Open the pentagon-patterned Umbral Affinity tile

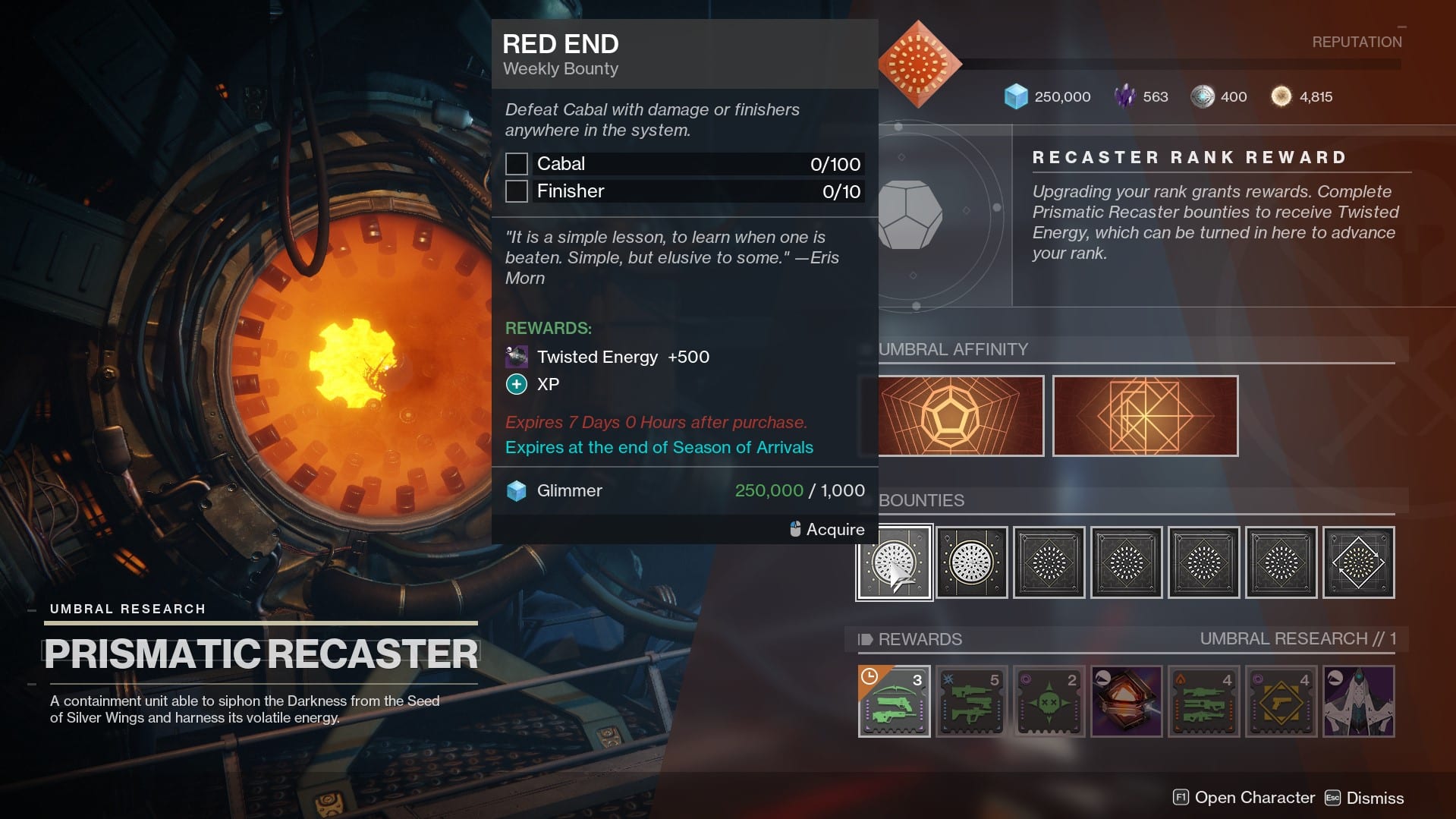tap(961, 416)
